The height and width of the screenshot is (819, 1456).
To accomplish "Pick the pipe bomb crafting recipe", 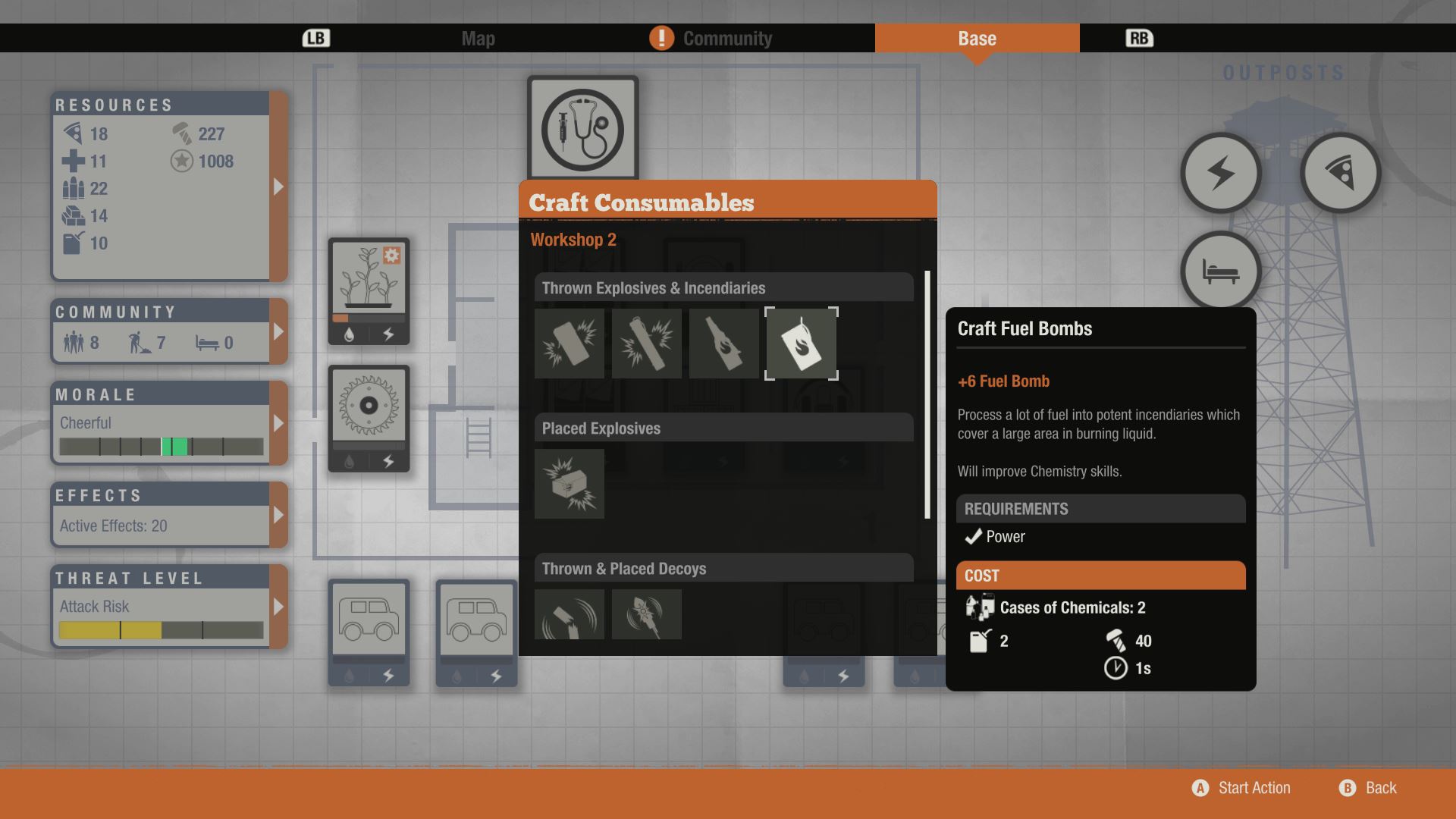I will pyautogui.click(x=646, y=344).
